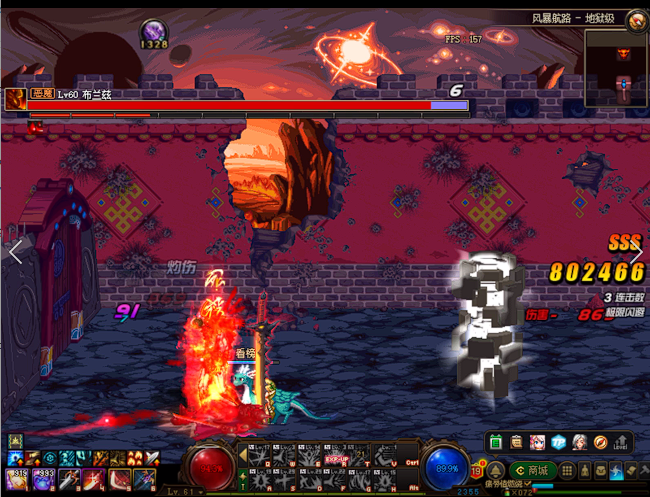Toggle the skill bar gold arrow expander
Viewport: 650px width, 497px height.
coord(241,455)
